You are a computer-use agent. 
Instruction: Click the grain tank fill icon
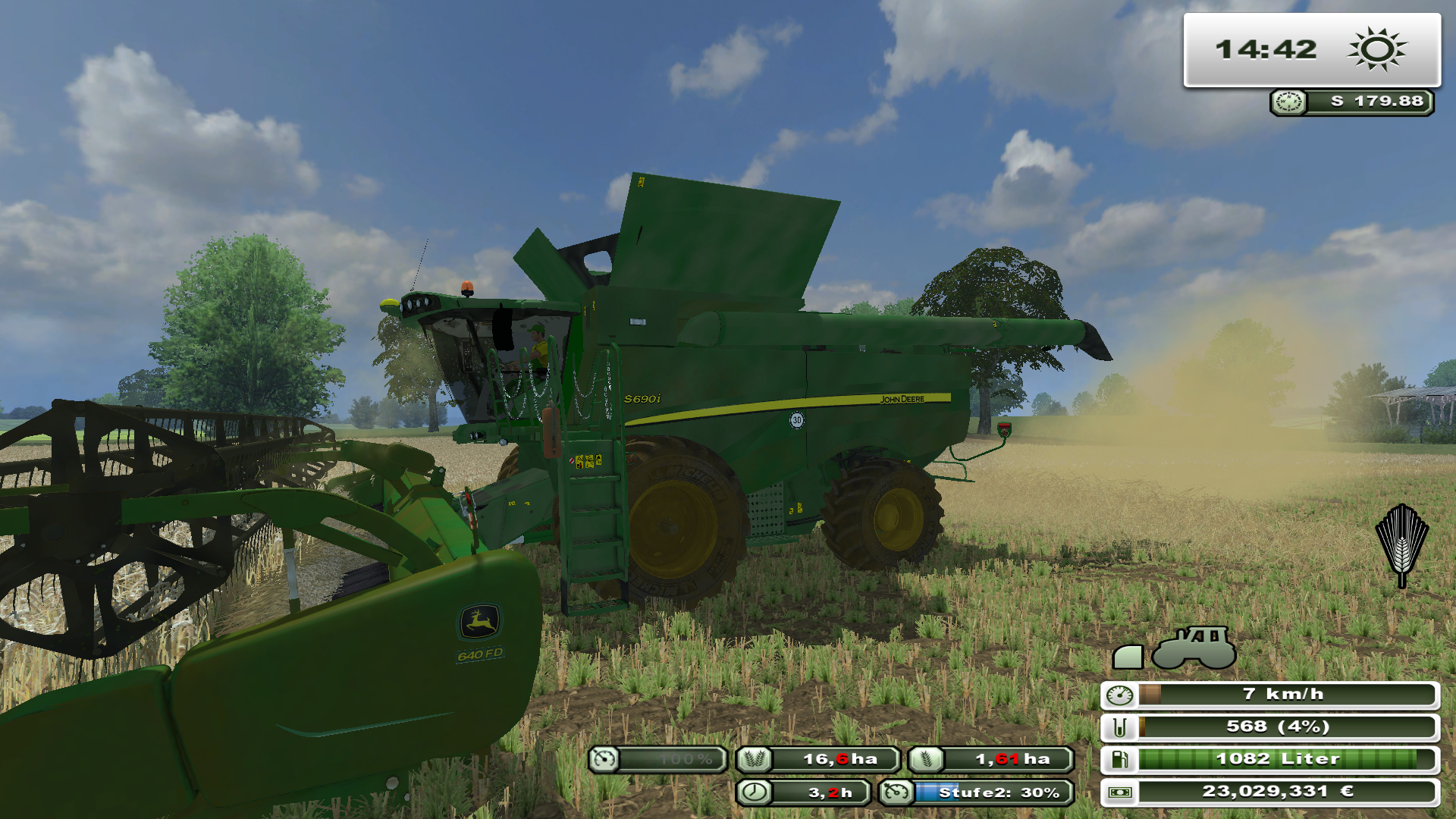(x=1119, y=727)
